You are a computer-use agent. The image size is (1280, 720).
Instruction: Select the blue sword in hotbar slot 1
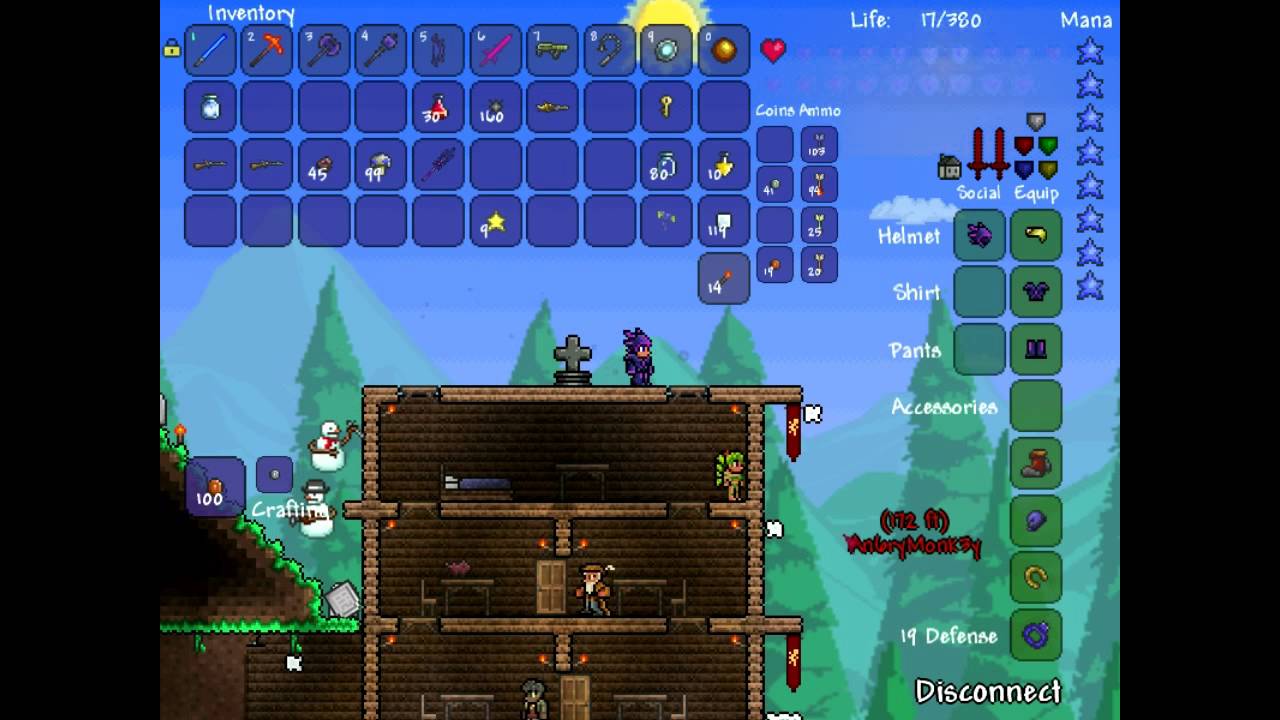tap(211, 51)
